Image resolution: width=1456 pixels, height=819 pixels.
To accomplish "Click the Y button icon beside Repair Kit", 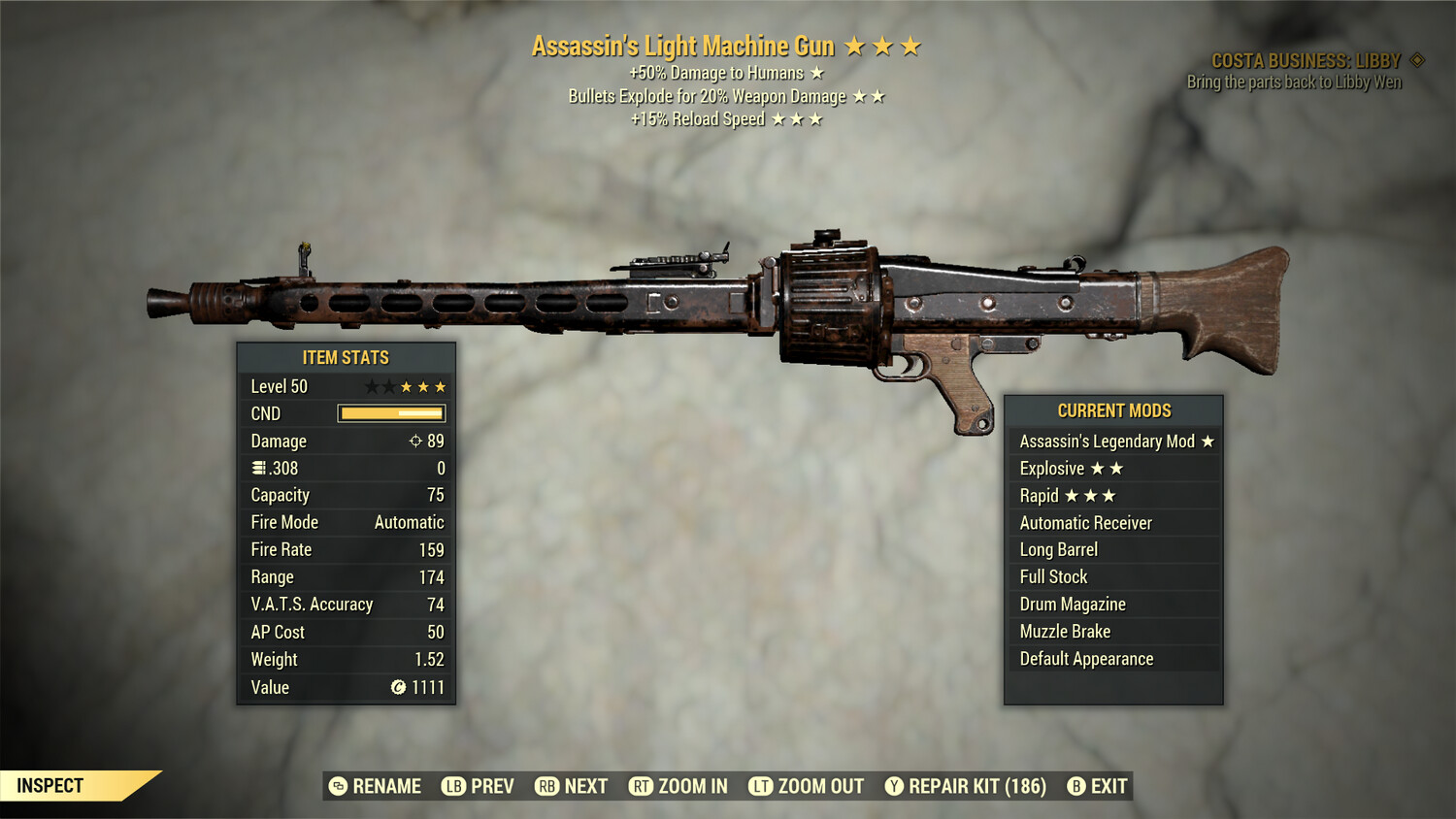I will coord(895,786).
